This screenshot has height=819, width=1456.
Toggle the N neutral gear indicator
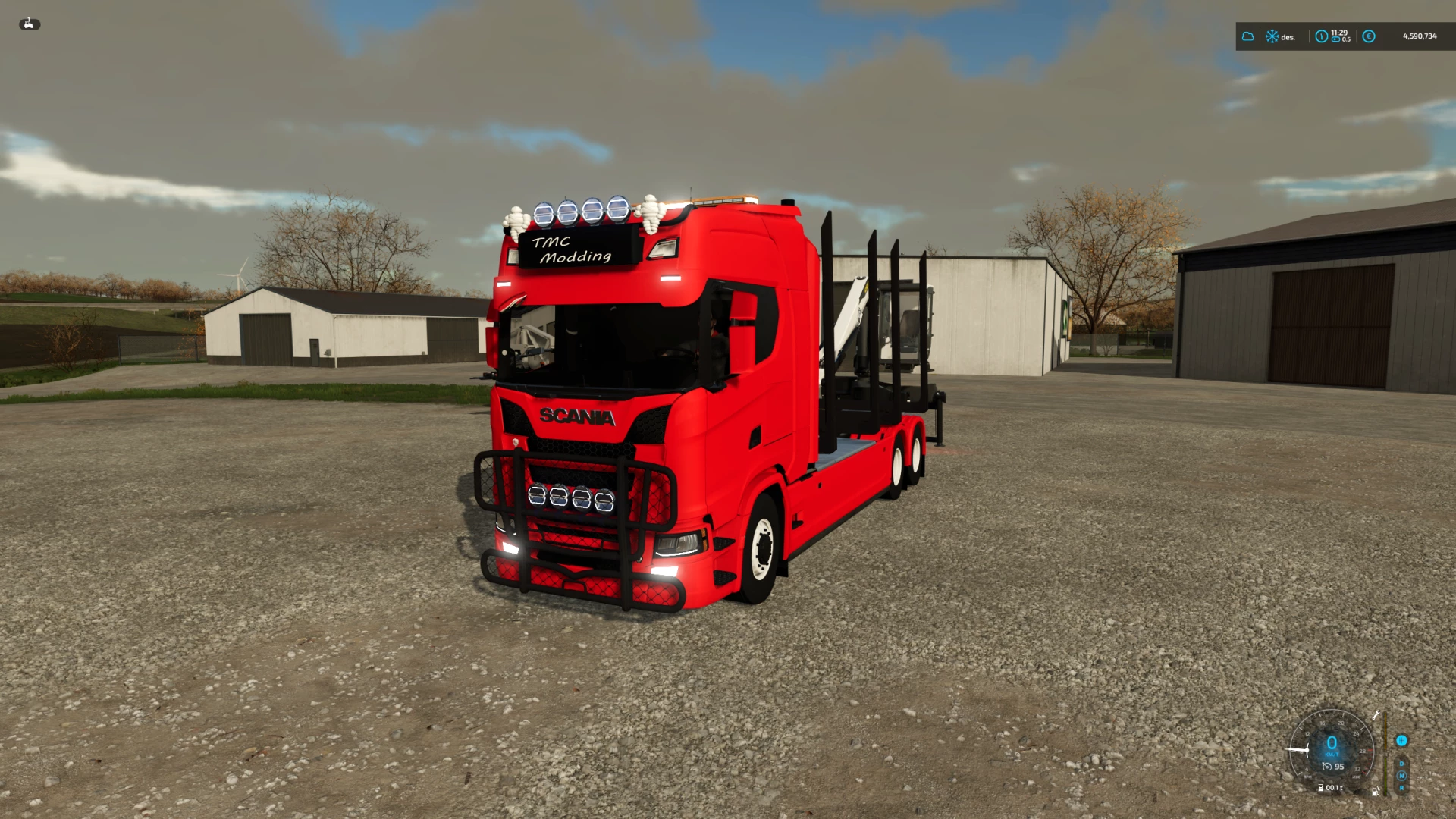coord(1402,776)
